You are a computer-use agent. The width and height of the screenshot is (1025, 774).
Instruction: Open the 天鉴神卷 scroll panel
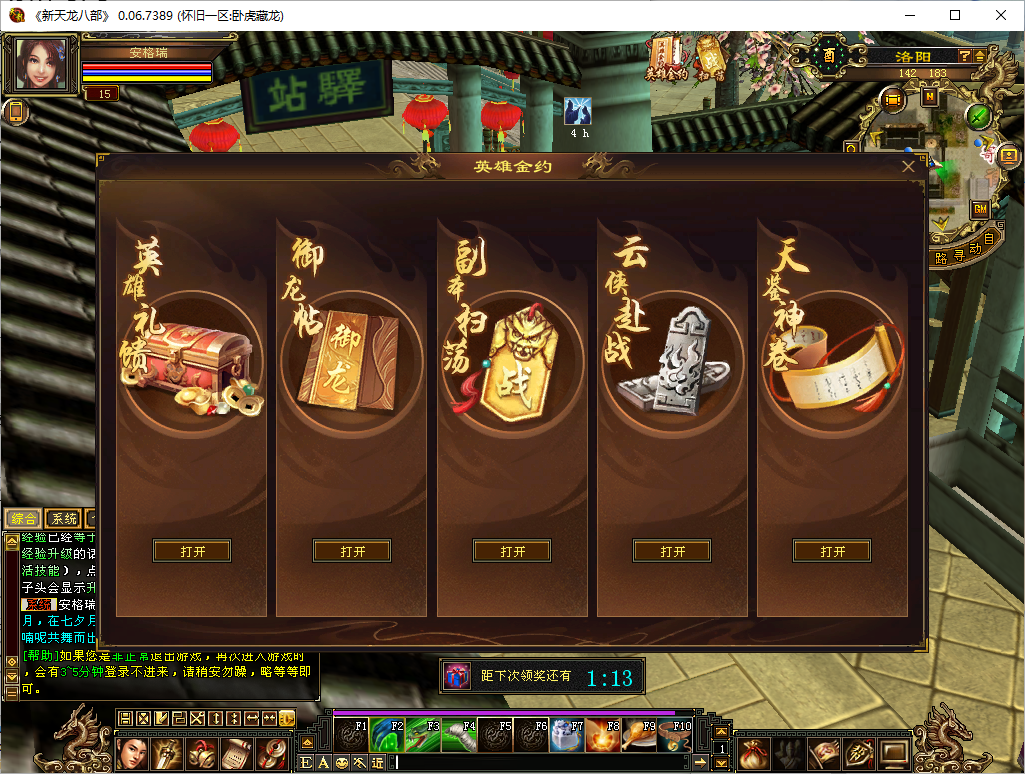[x=832, y=551]
